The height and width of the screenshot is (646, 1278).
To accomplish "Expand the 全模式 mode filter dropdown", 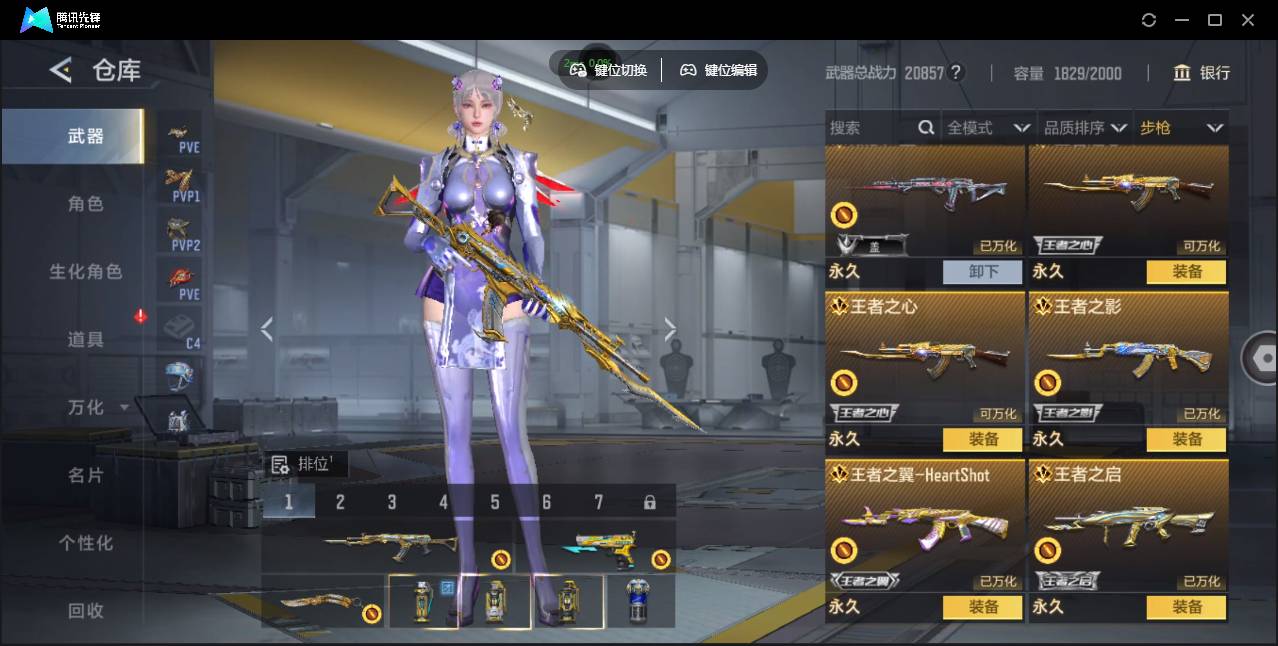I will click(x=987, y=128).
